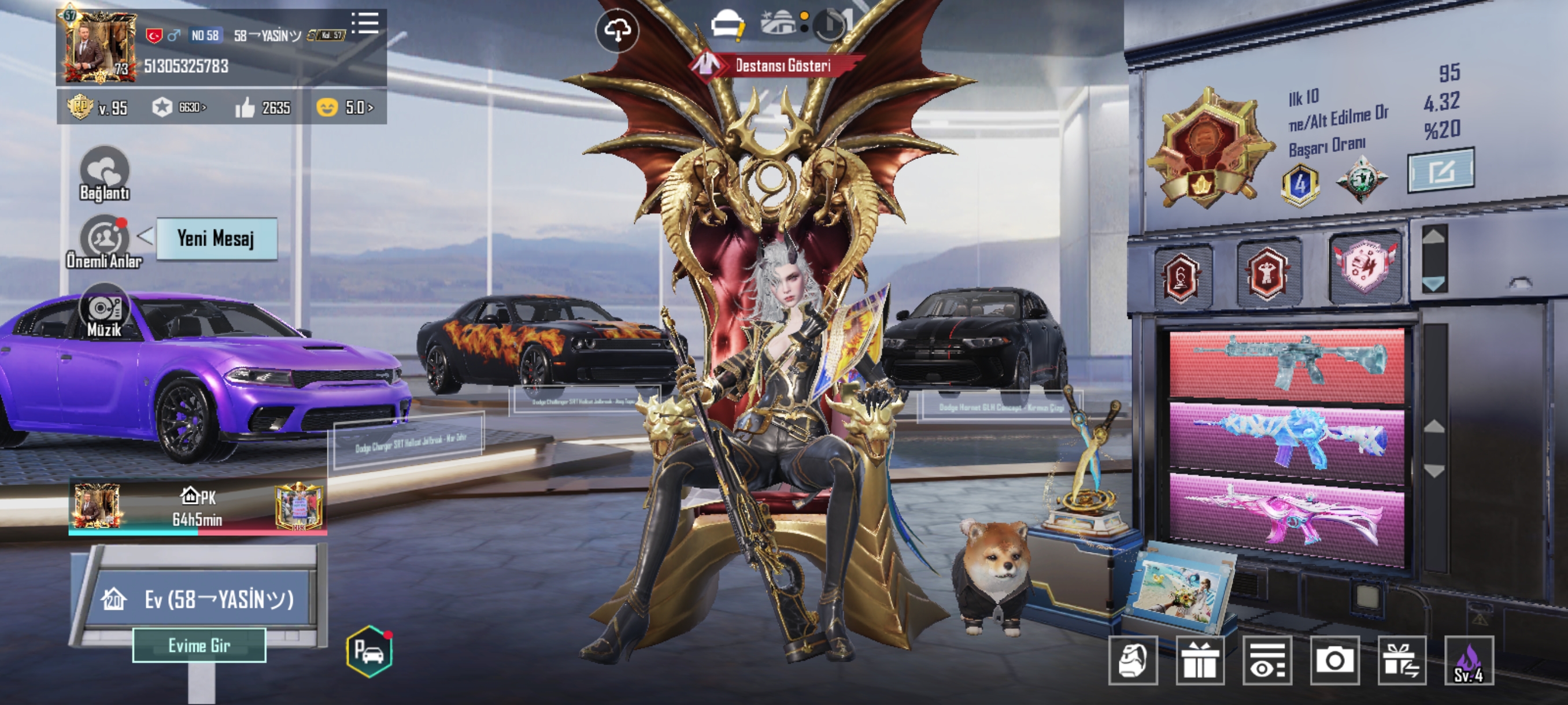View the popularity star score 6630

point(179,107)
